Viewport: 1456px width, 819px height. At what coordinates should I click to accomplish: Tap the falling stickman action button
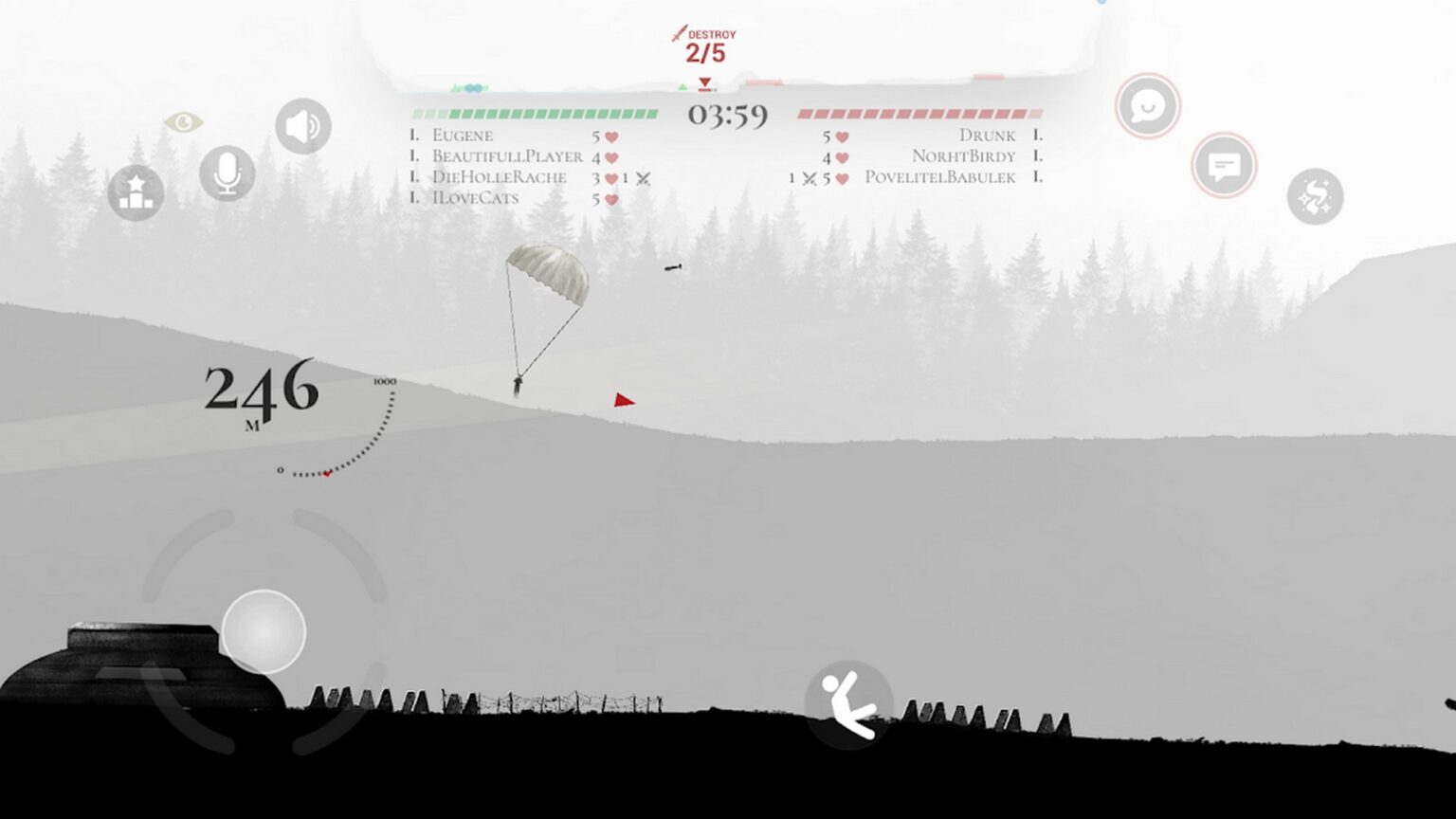848,704
